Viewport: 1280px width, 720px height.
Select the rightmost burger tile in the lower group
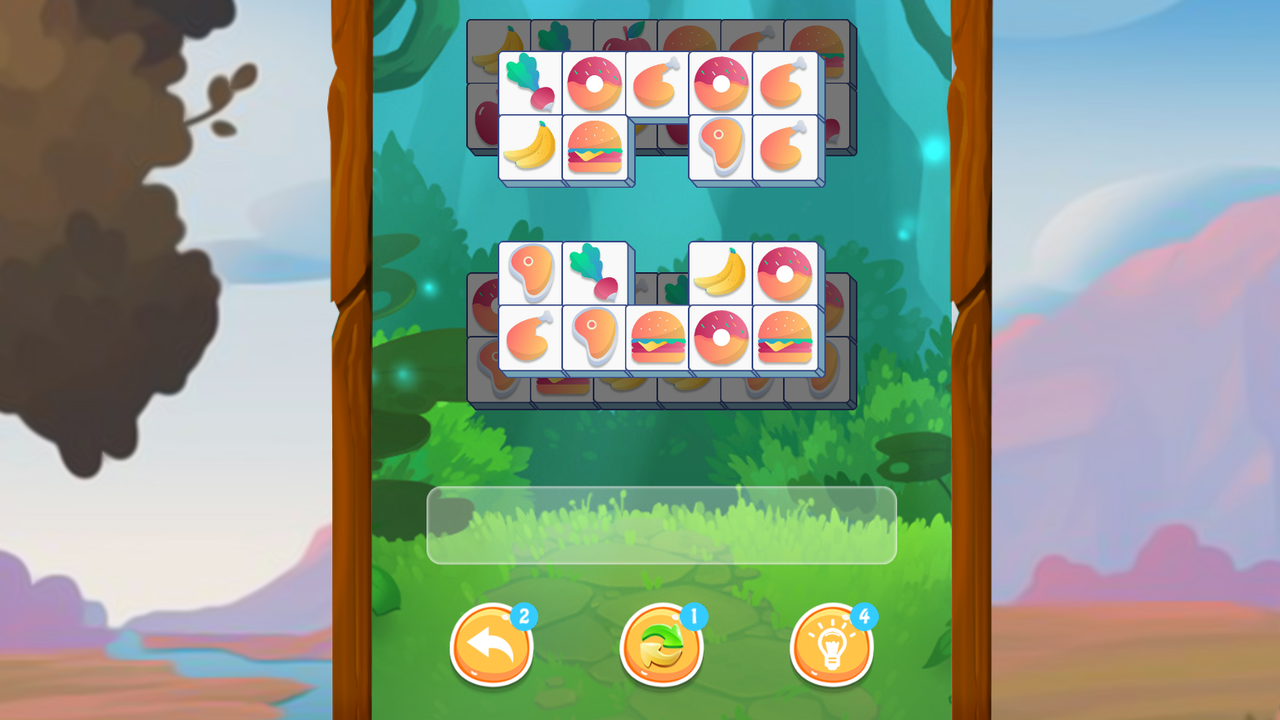pos(787,340)
